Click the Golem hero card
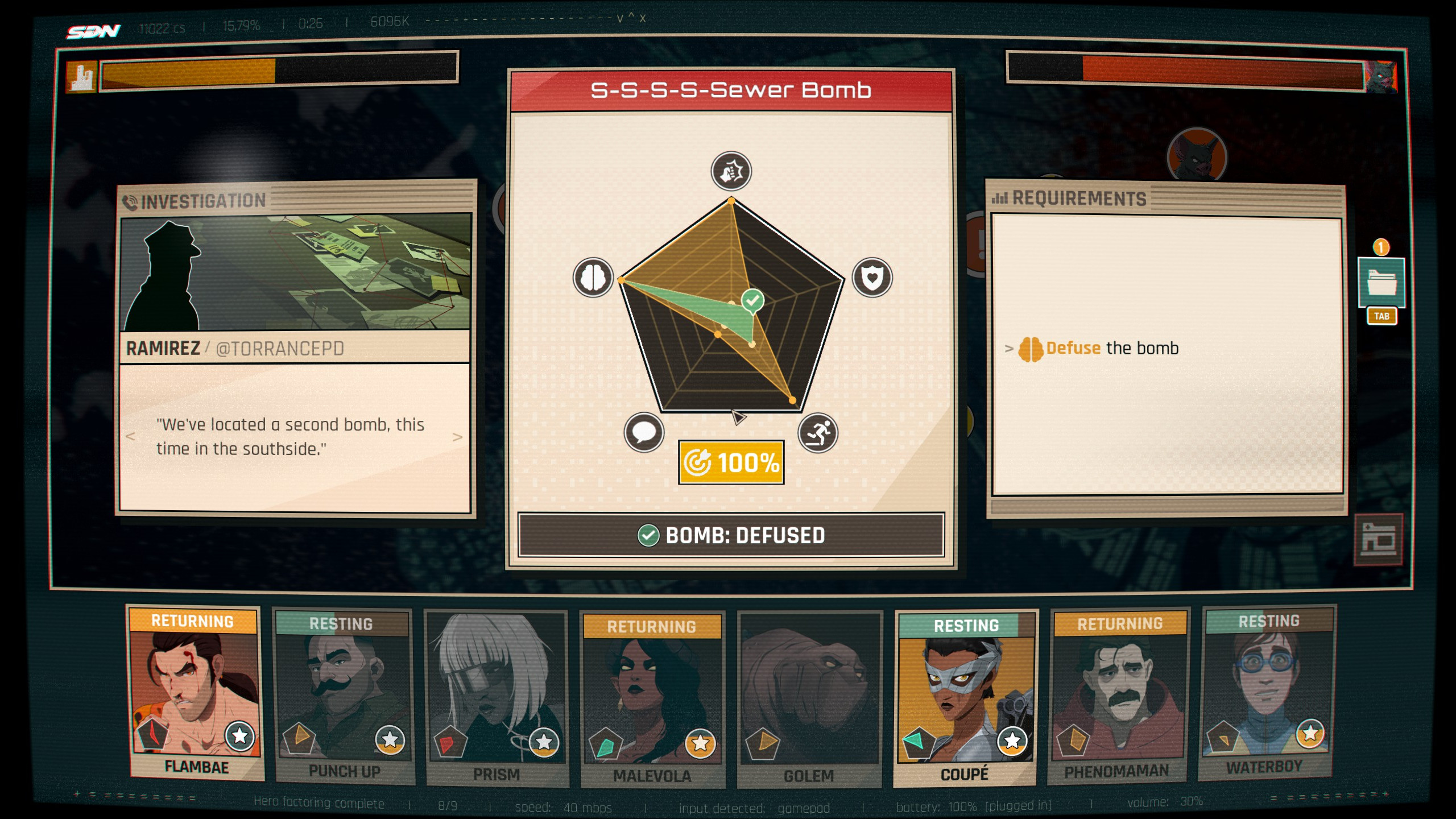Screen dimensions: 1456x819 (809, 698)
